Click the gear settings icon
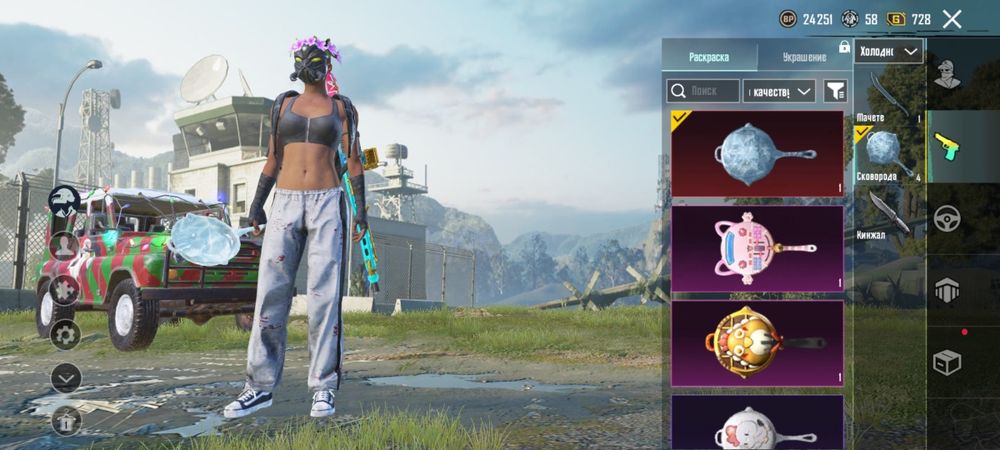 point(66,334)
